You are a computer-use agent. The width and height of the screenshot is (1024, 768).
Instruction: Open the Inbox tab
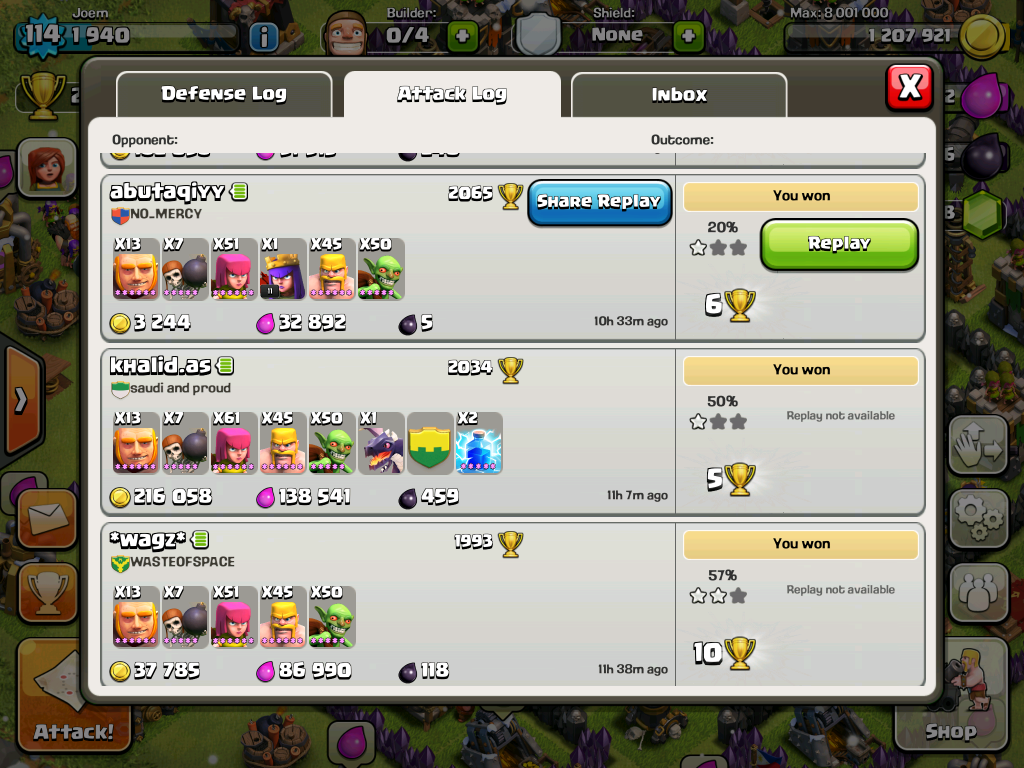pyautogui.click(x=679, y=95)
